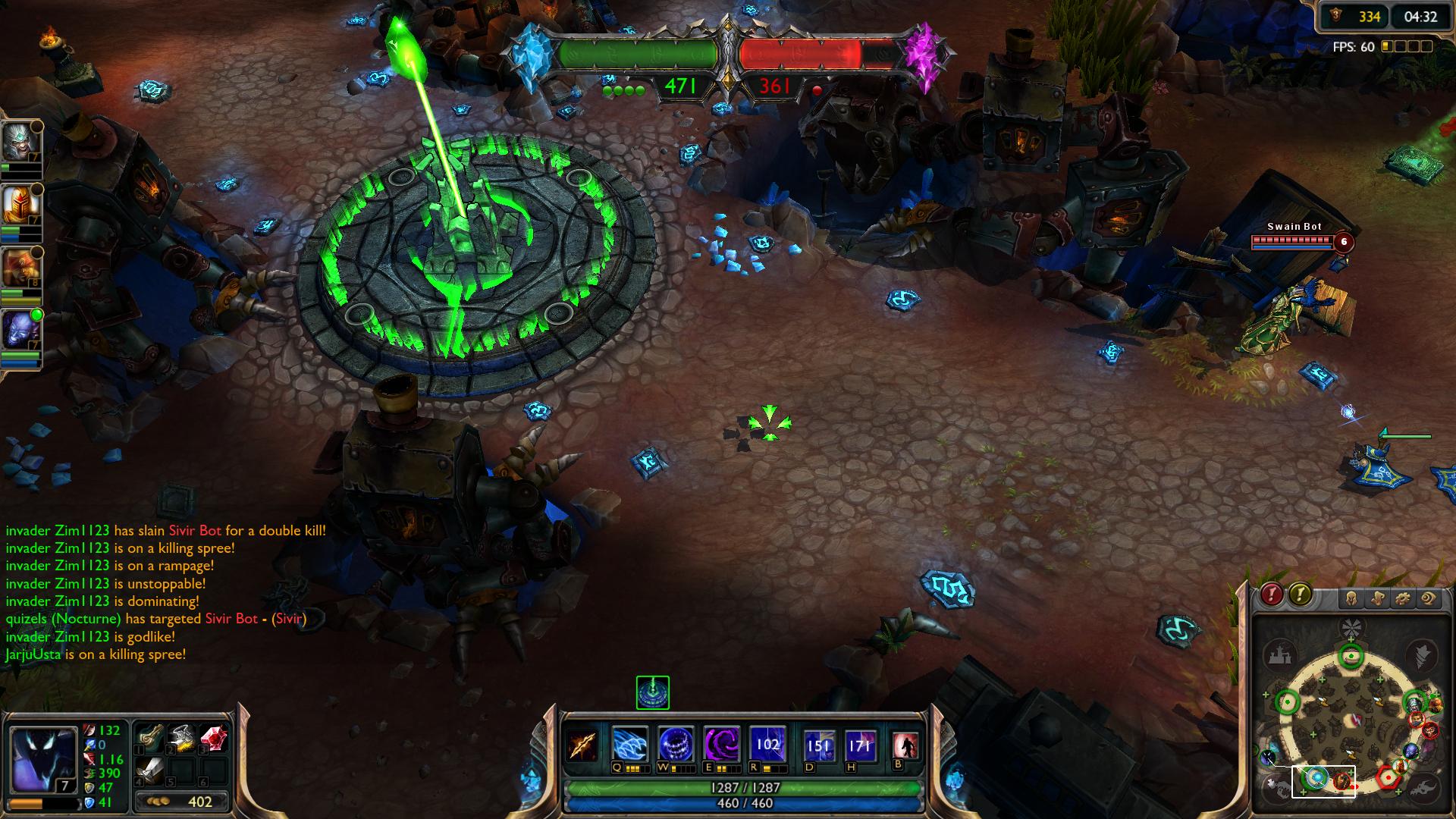Image resolution: width=1456 pixels, height=819 pixels.
Task: Click the red exclamation ping button
Action: 1272,594
